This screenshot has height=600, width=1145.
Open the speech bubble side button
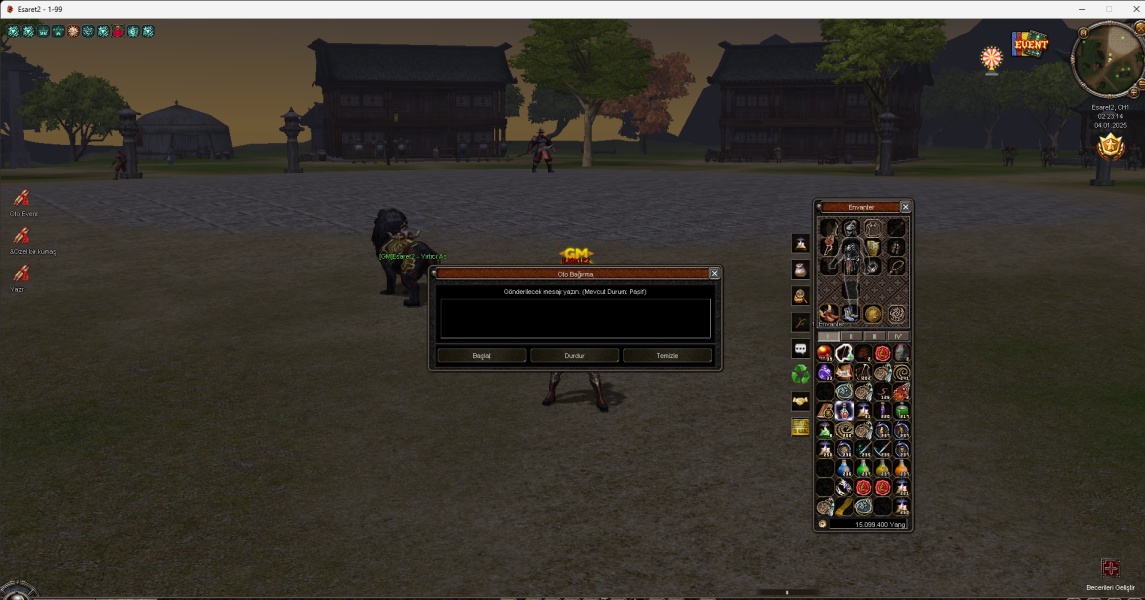coord(801,348)
